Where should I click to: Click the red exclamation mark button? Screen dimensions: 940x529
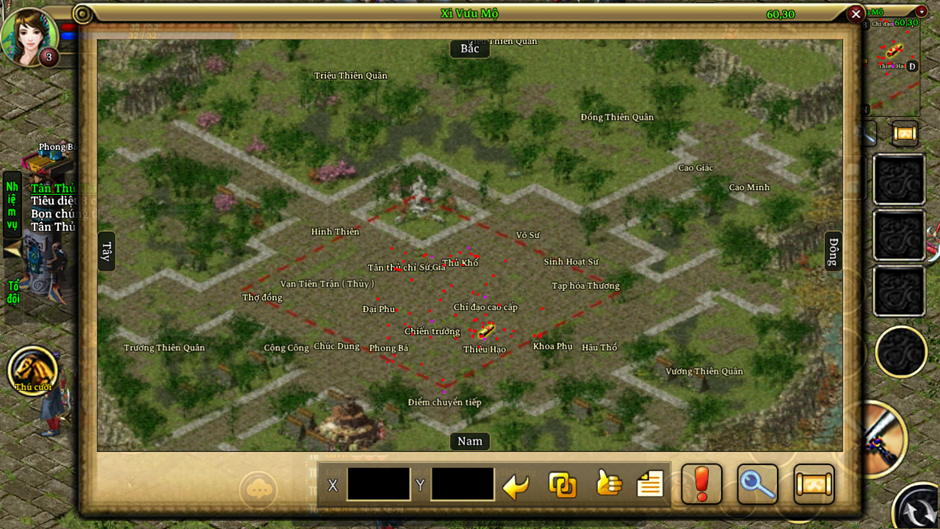click(x=702, y=485)
